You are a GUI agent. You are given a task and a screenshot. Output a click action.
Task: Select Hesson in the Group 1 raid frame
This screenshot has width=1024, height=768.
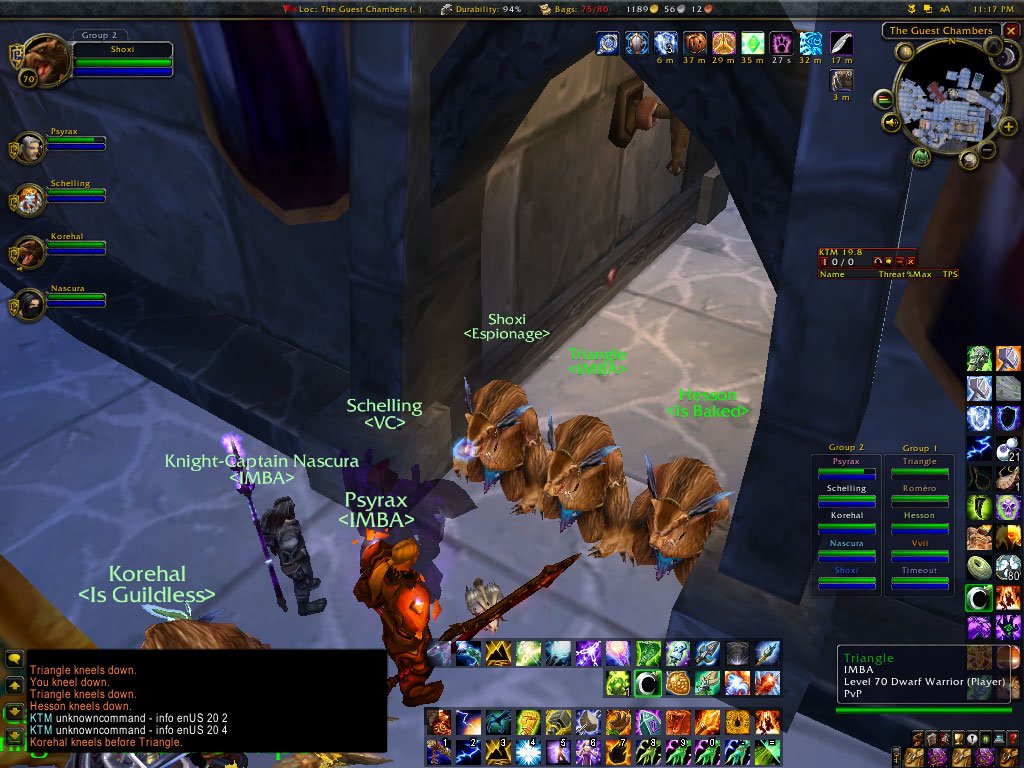(919, 521)
